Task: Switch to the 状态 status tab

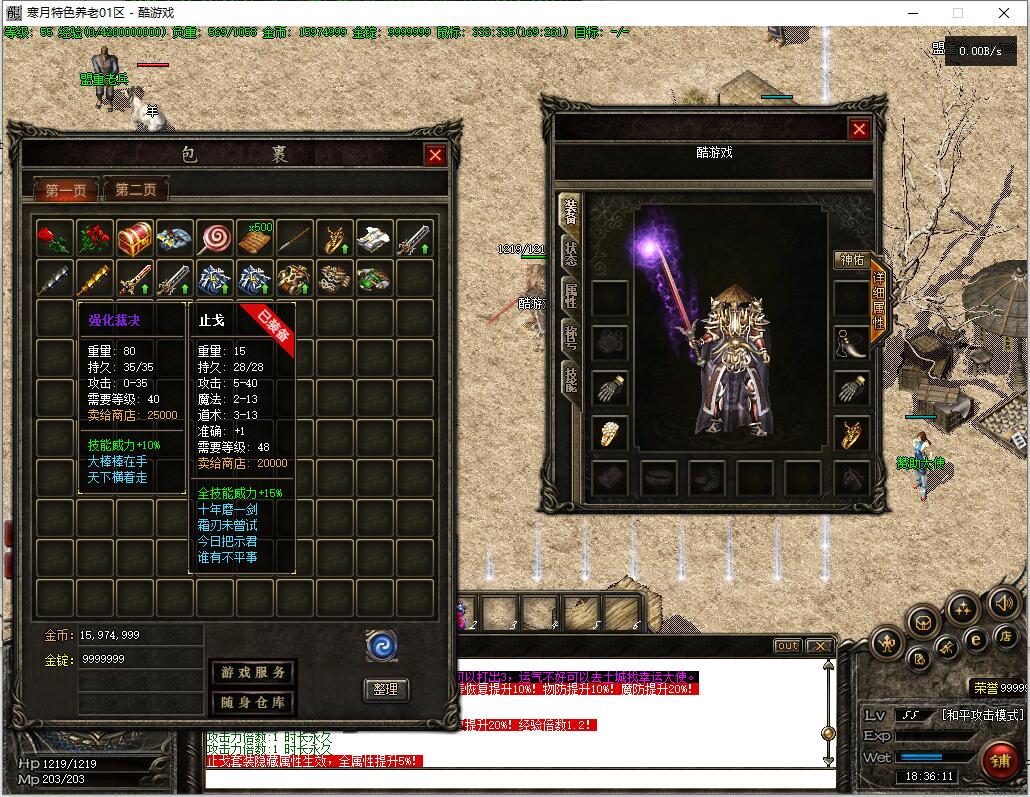Action: pos(570,253)
